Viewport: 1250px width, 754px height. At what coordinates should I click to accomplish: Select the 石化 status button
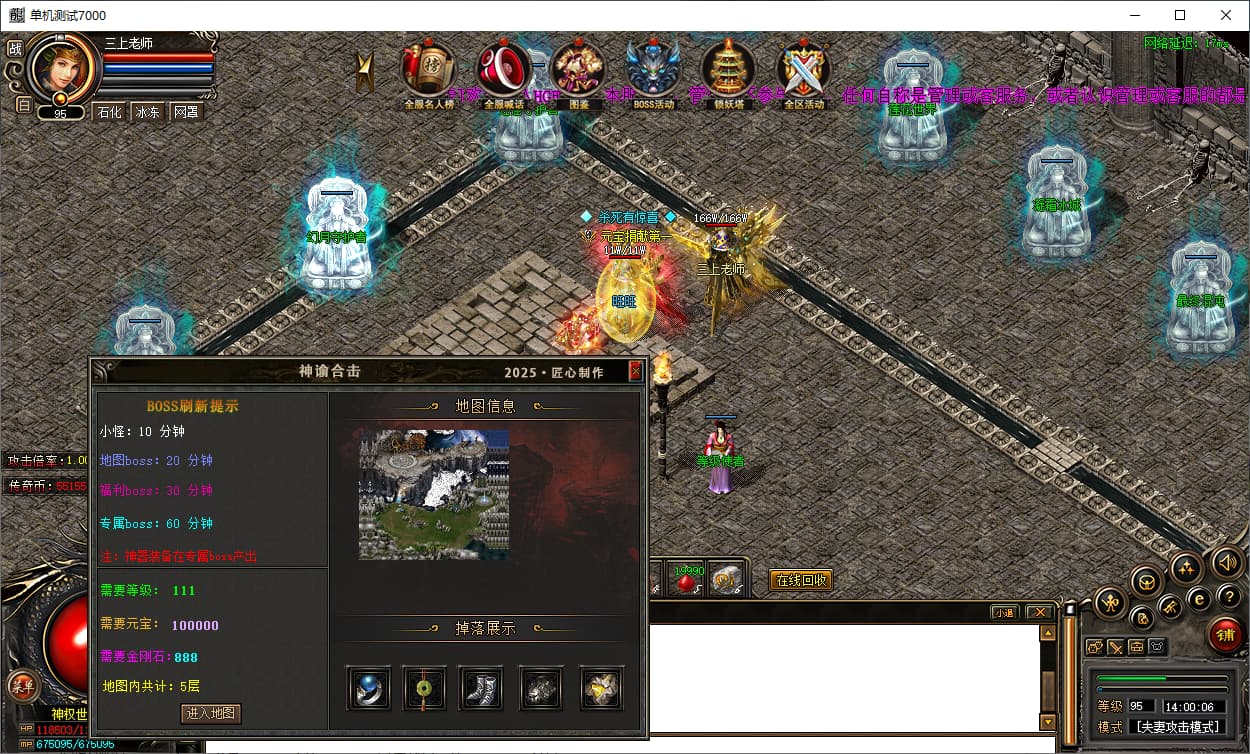pyautogui.click(x=109, y=112)
